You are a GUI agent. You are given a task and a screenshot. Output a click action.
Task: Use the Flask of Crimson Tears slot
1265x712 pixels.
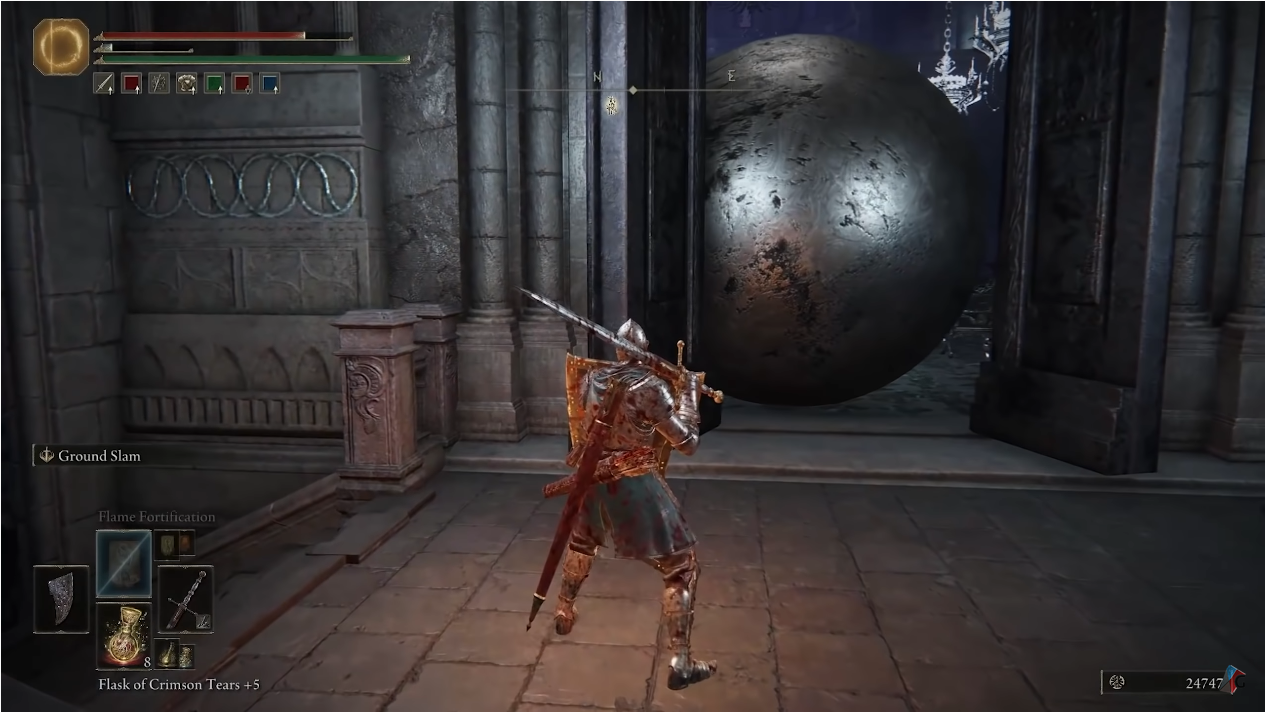[124, 634]
